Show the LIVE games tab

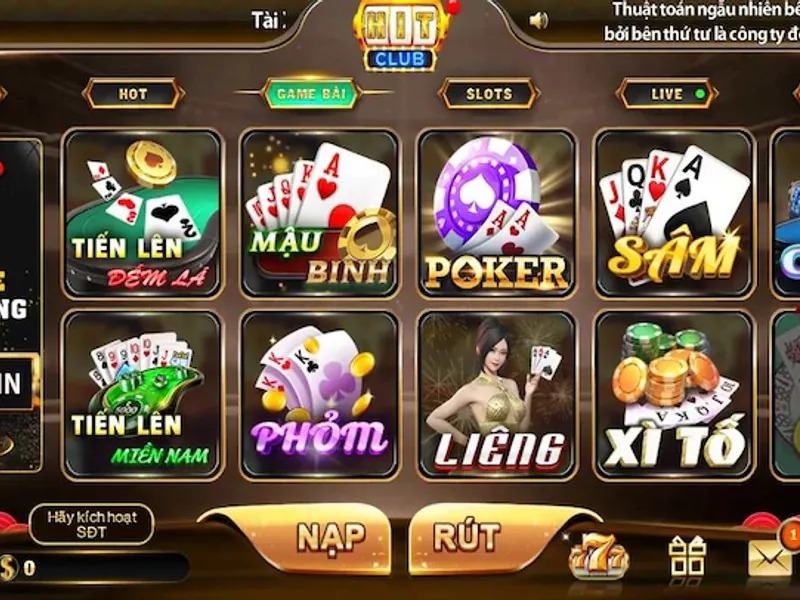pos(668,94)
